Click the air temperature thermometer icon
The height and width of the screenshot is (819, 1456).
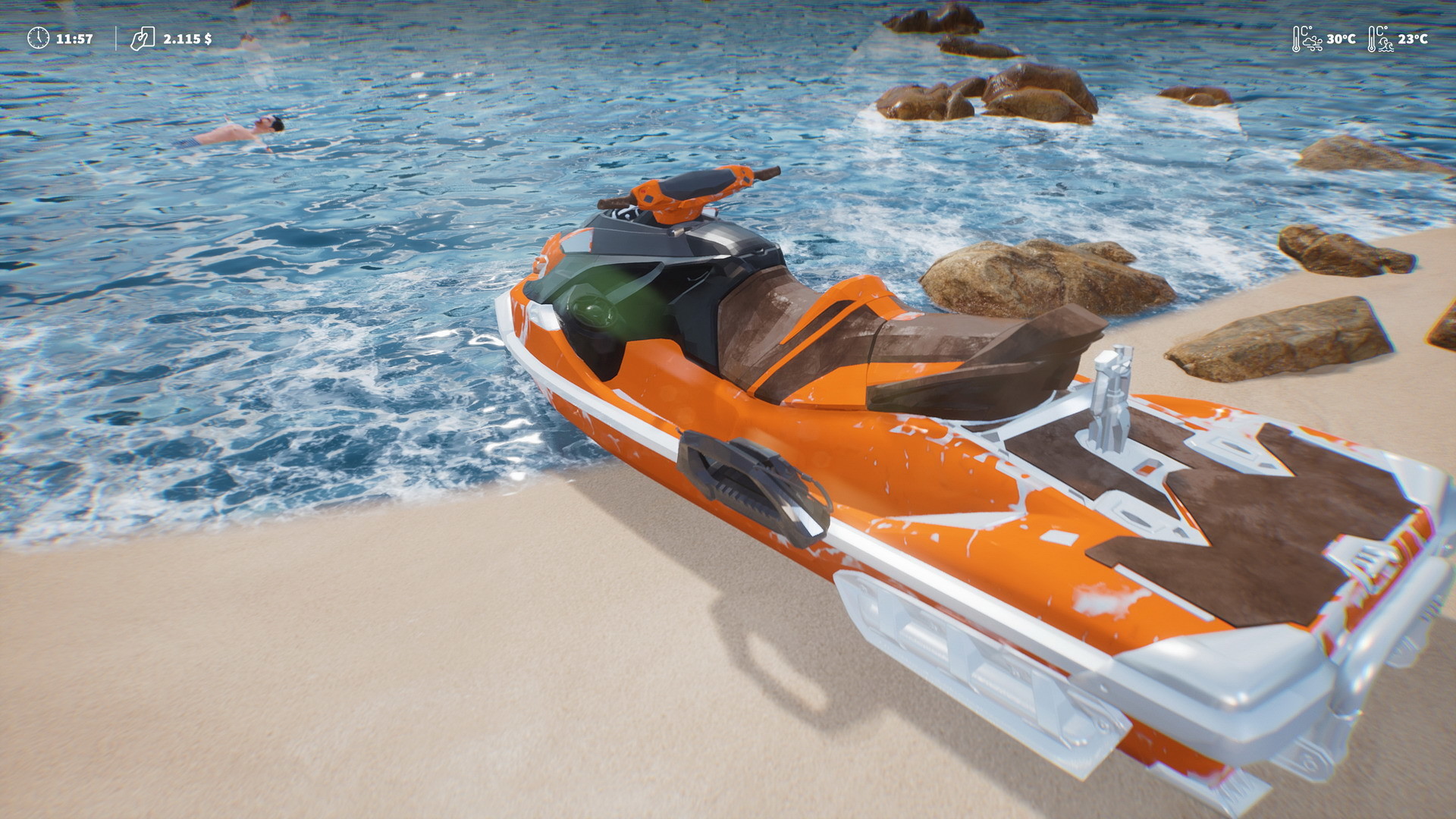1296,38
